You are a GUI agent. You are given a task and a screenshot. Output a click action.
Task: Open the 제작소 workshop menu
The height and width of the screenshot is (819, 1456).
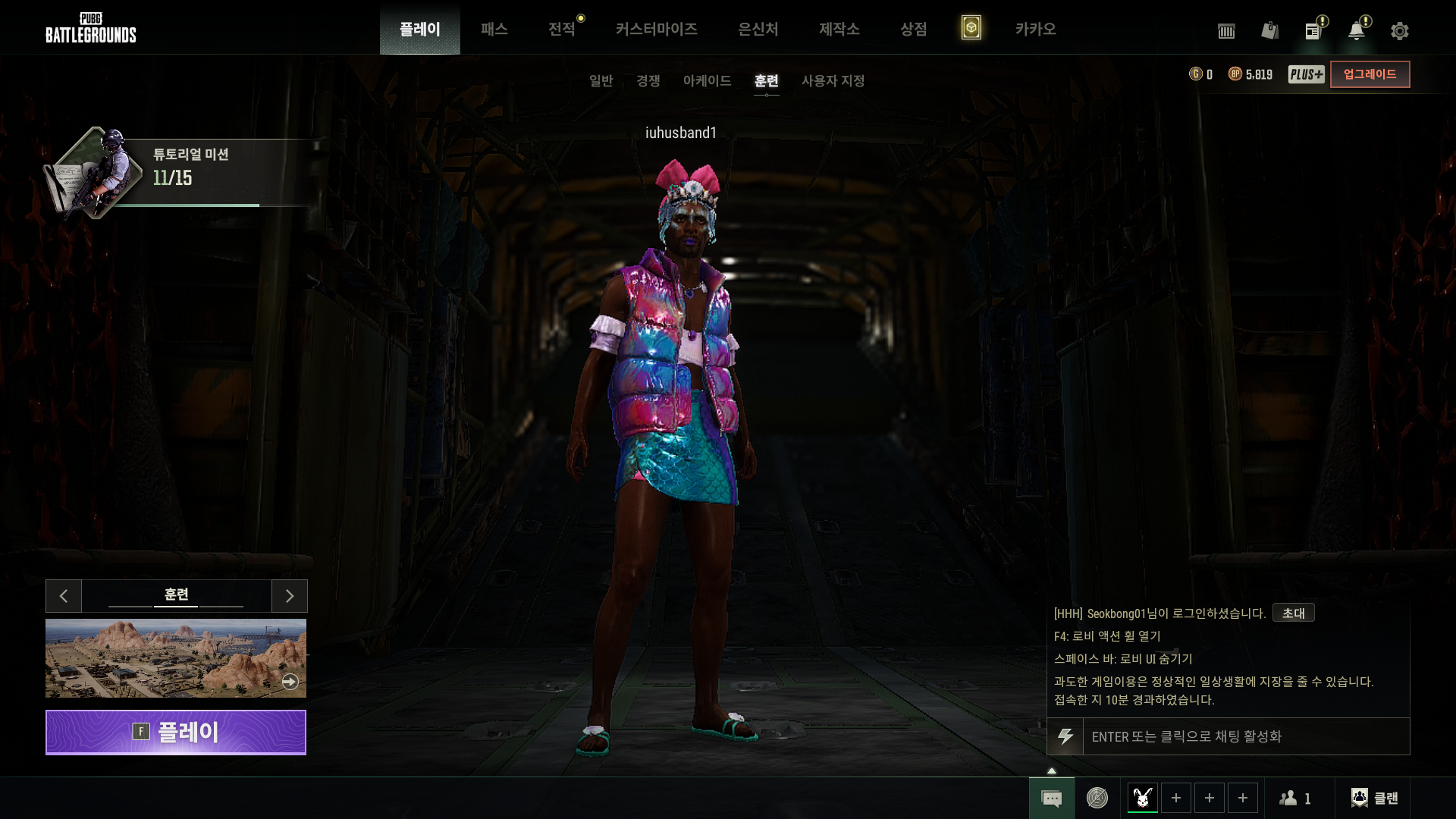pyautogui.click(x=839, y=29)
